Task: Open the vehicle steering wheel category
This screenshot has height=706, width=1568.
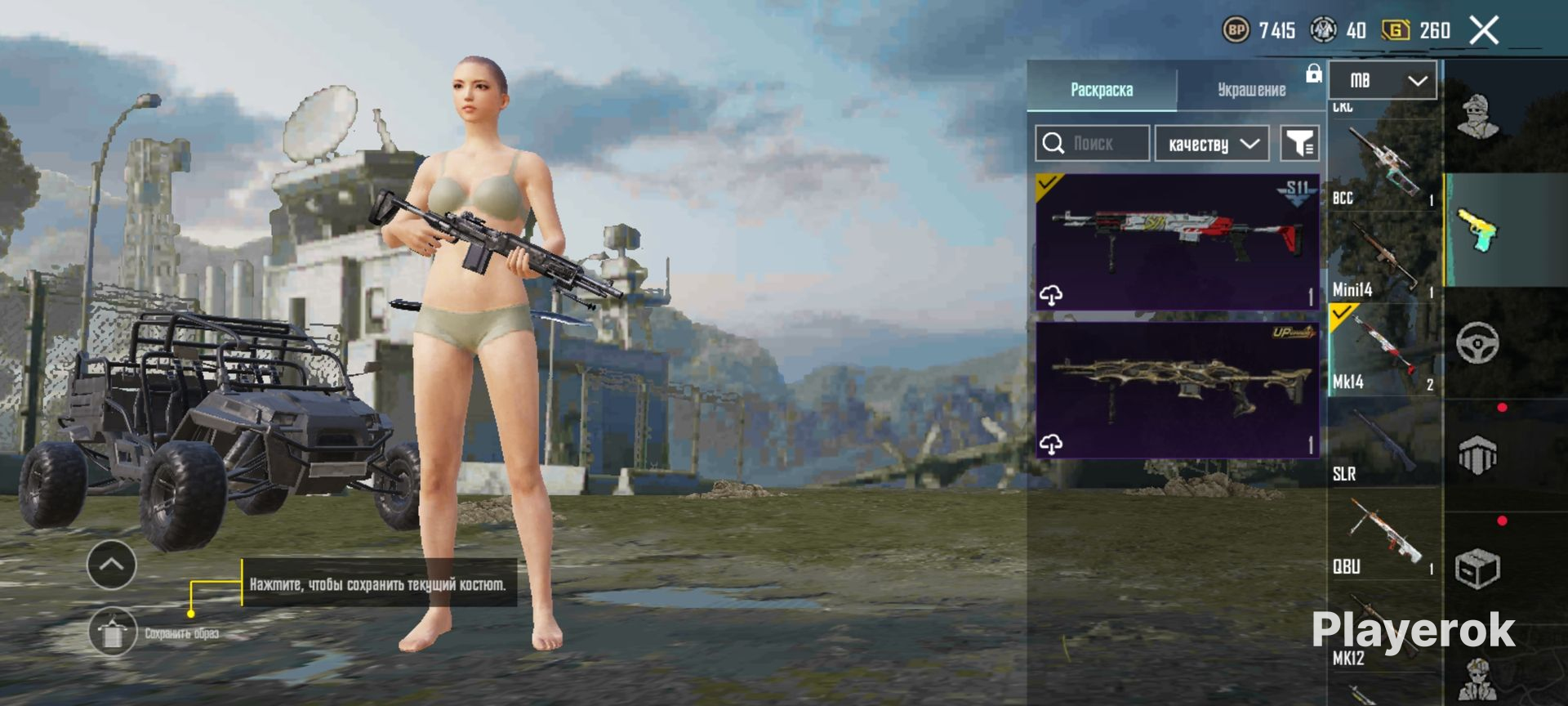Action: (1478, 342)
